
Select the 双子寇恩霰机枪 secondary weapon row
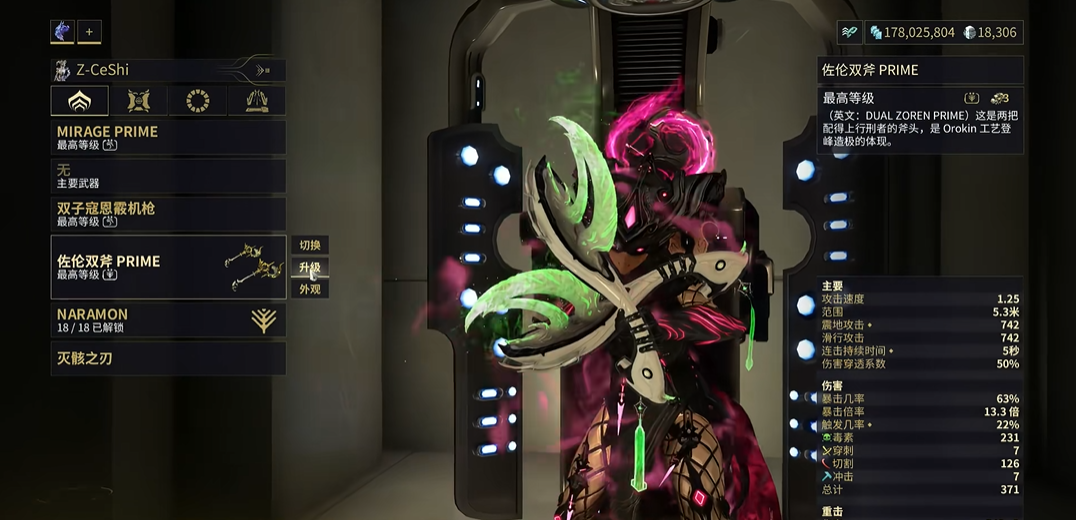click(x=168, y=214)
